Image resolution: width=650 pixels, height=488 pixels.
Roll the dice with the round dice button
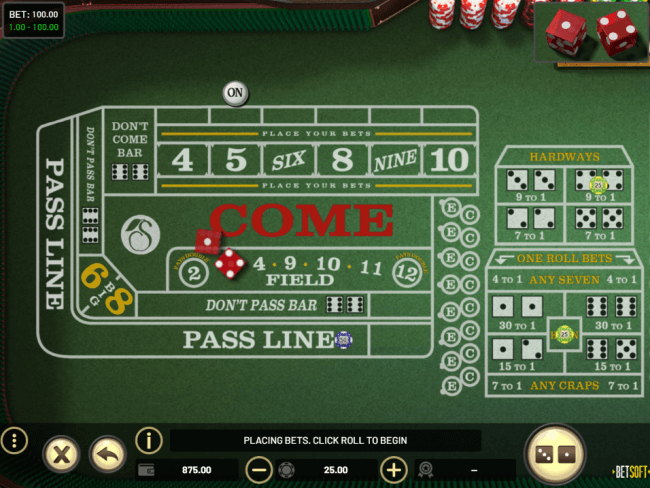point(555,454)
